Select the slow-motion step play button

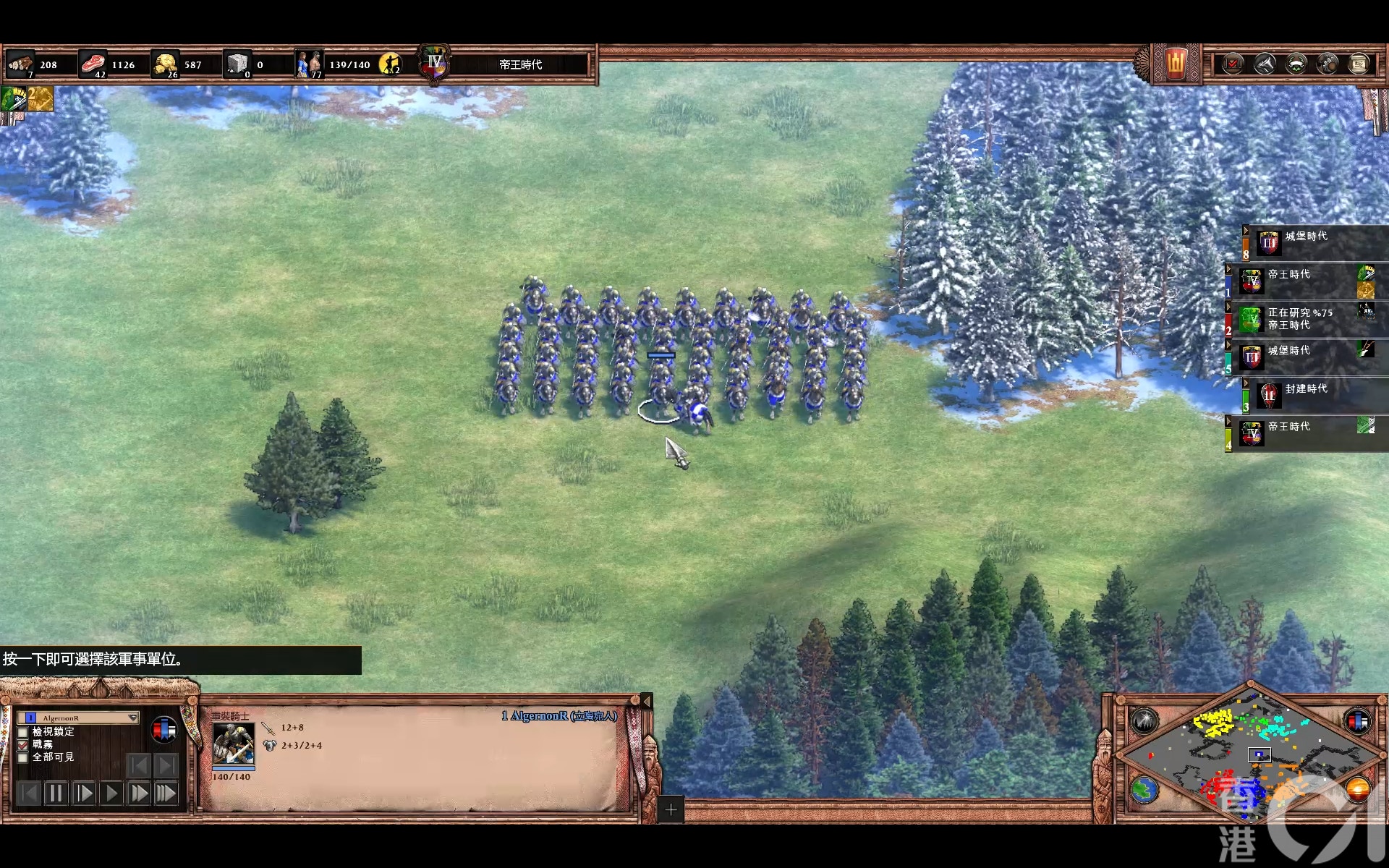[x=83, y=793]
